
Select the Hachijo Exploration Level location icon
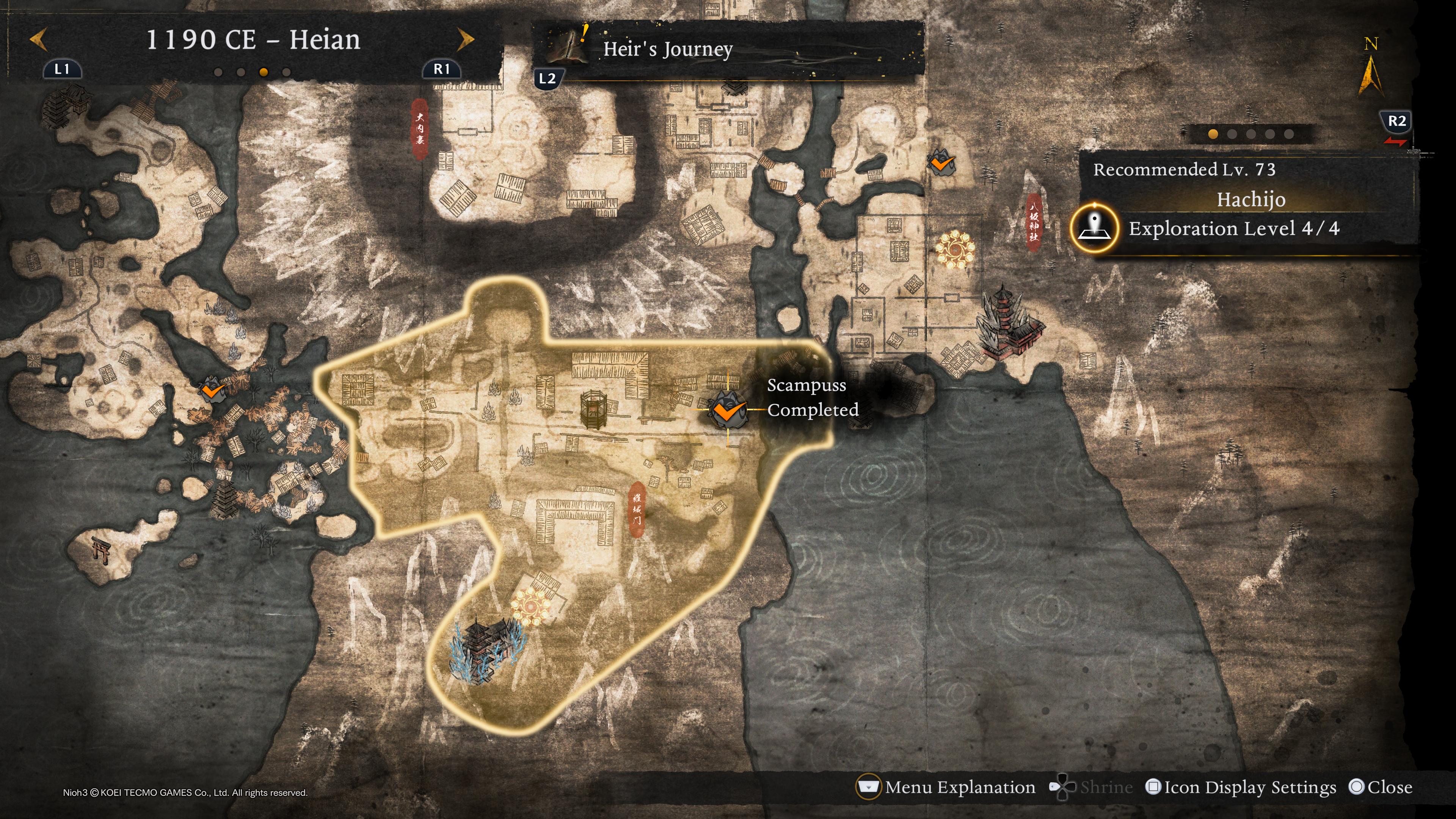(x=1094, y=228)
